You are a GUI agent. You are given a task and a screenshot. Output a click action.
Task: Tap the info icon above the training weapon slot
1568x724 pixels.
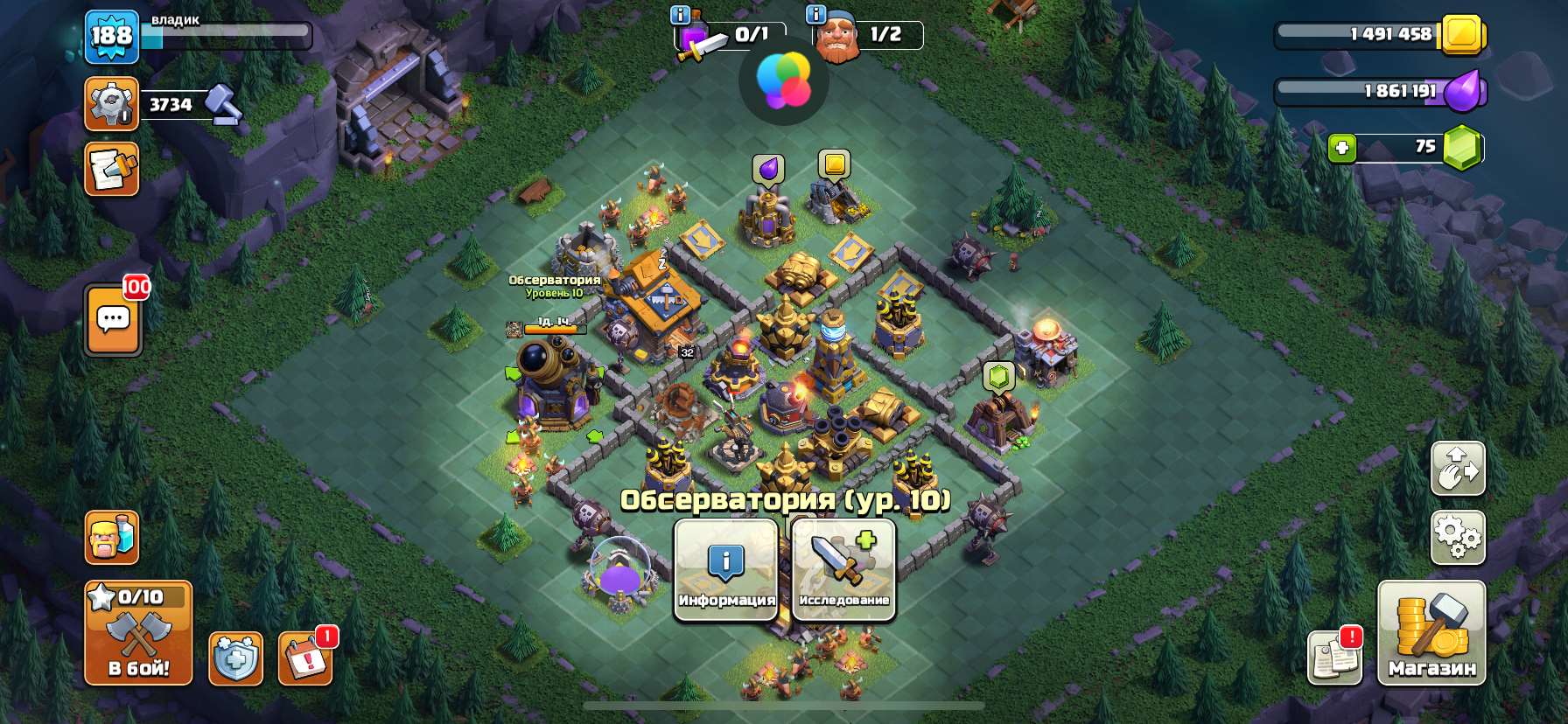click(680, 14)
